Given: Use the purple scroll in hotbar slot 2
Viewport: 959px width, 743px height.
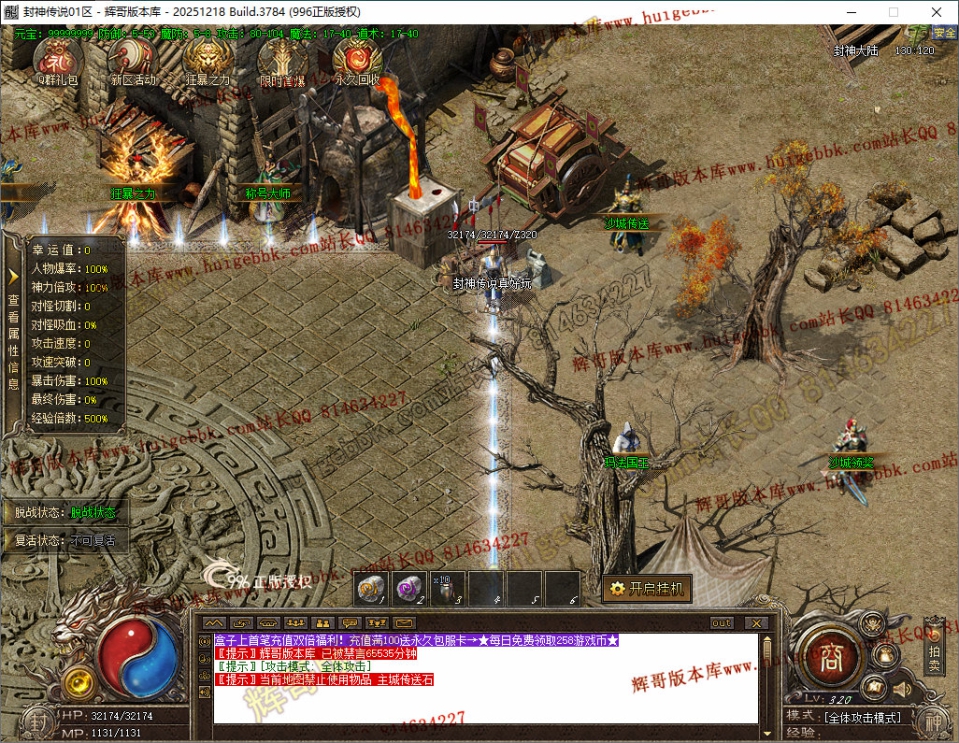Looking at the screenshot, I should [408, 588].
